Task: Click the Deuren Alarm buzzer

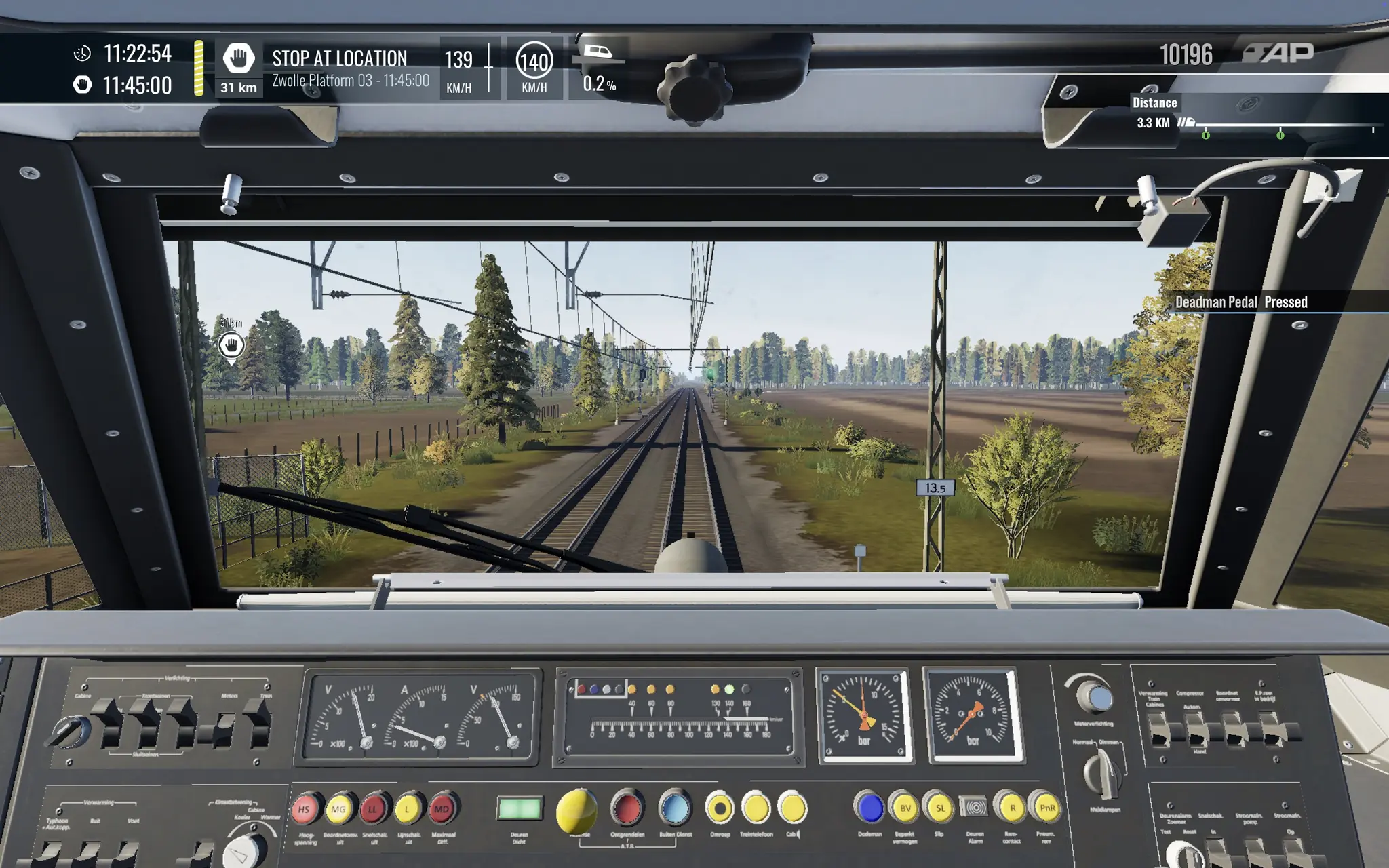Action: (x=974, y=808)
